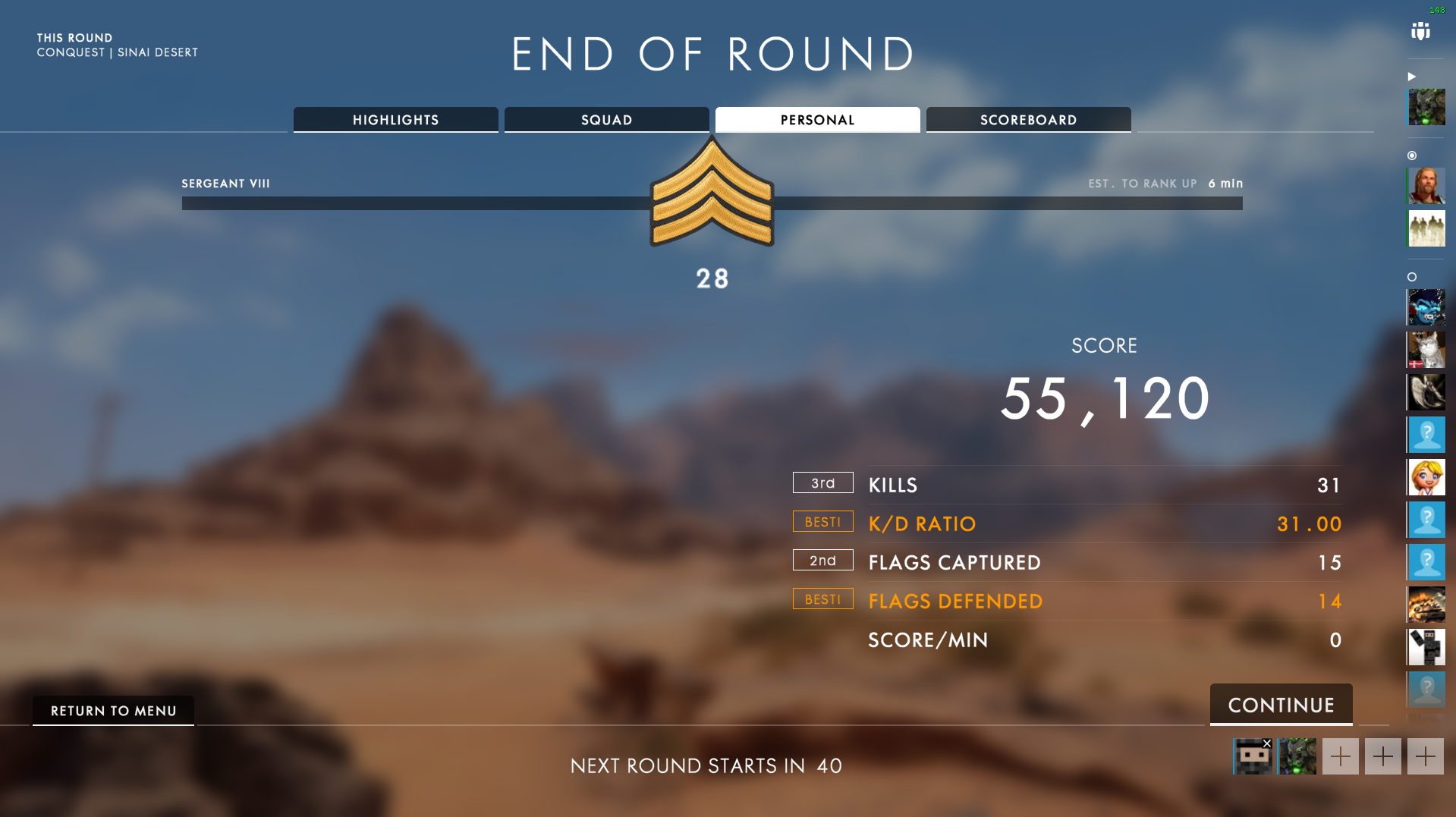Click the white cat avatar
Image resolution: width=1456 pixels, height=817 pixels.
coord(1426,350)
